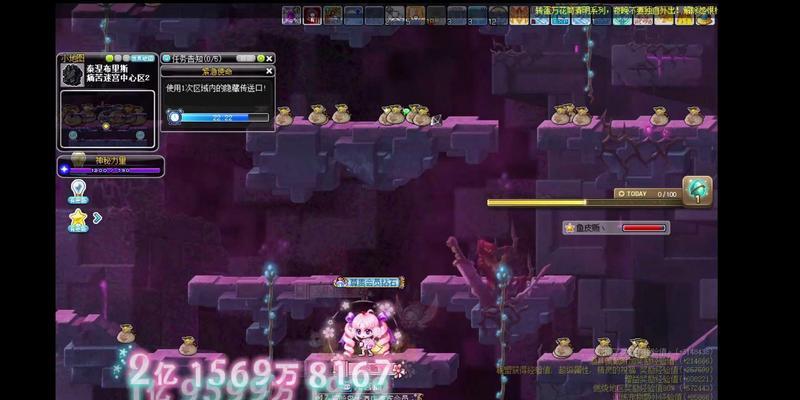Expand the arrow beside the star icon
Viewport: 800px width, 400px height.
point(97,216)
